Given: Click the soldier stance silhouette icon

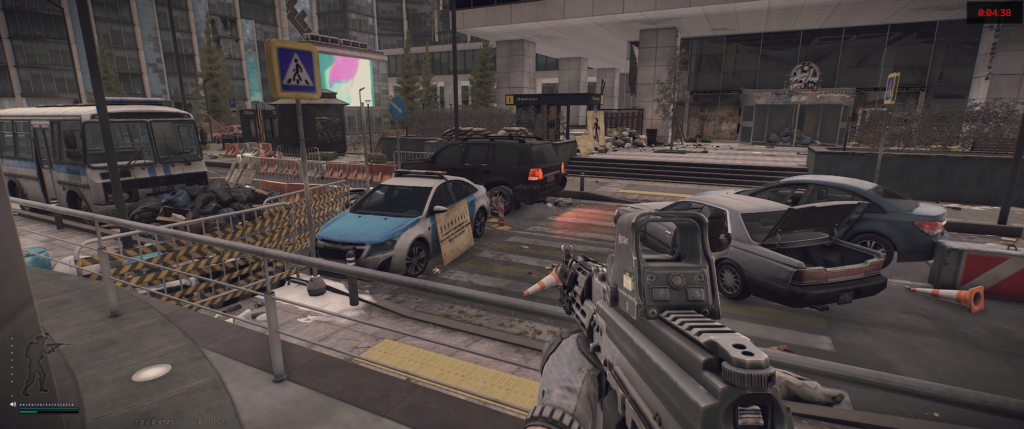Looking at the screenshot, I should [x=39, y=364].
